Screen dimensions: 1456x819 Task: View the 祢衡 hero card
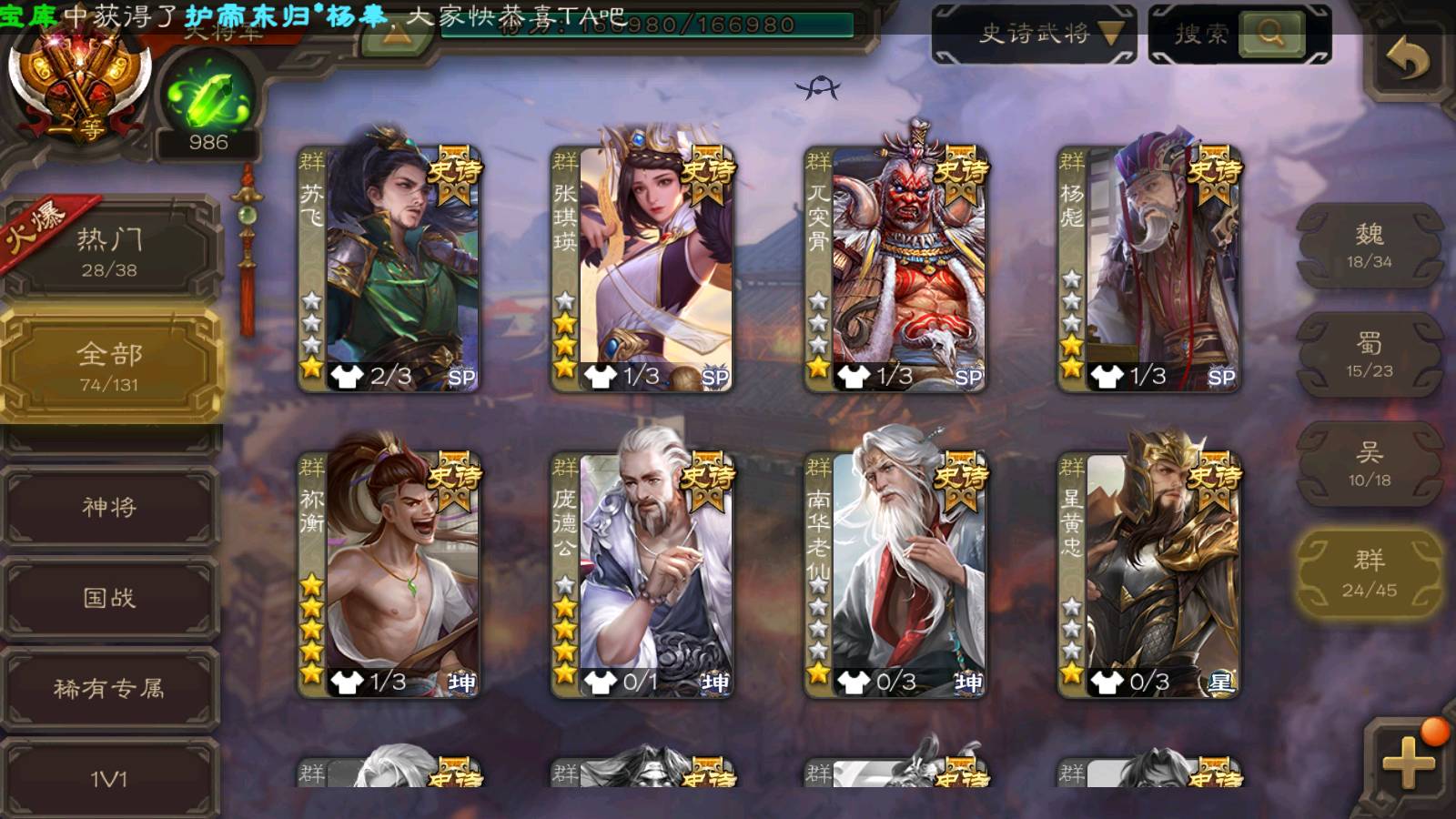pos(389,575)
